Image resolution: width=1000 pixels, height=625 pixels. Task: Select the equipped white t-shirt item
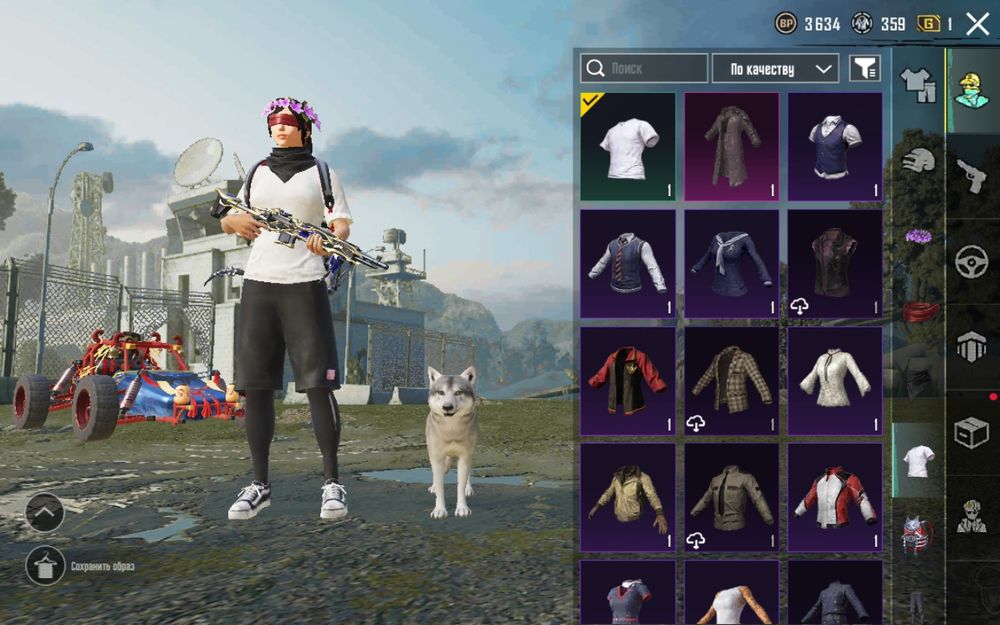pos(627,147)
